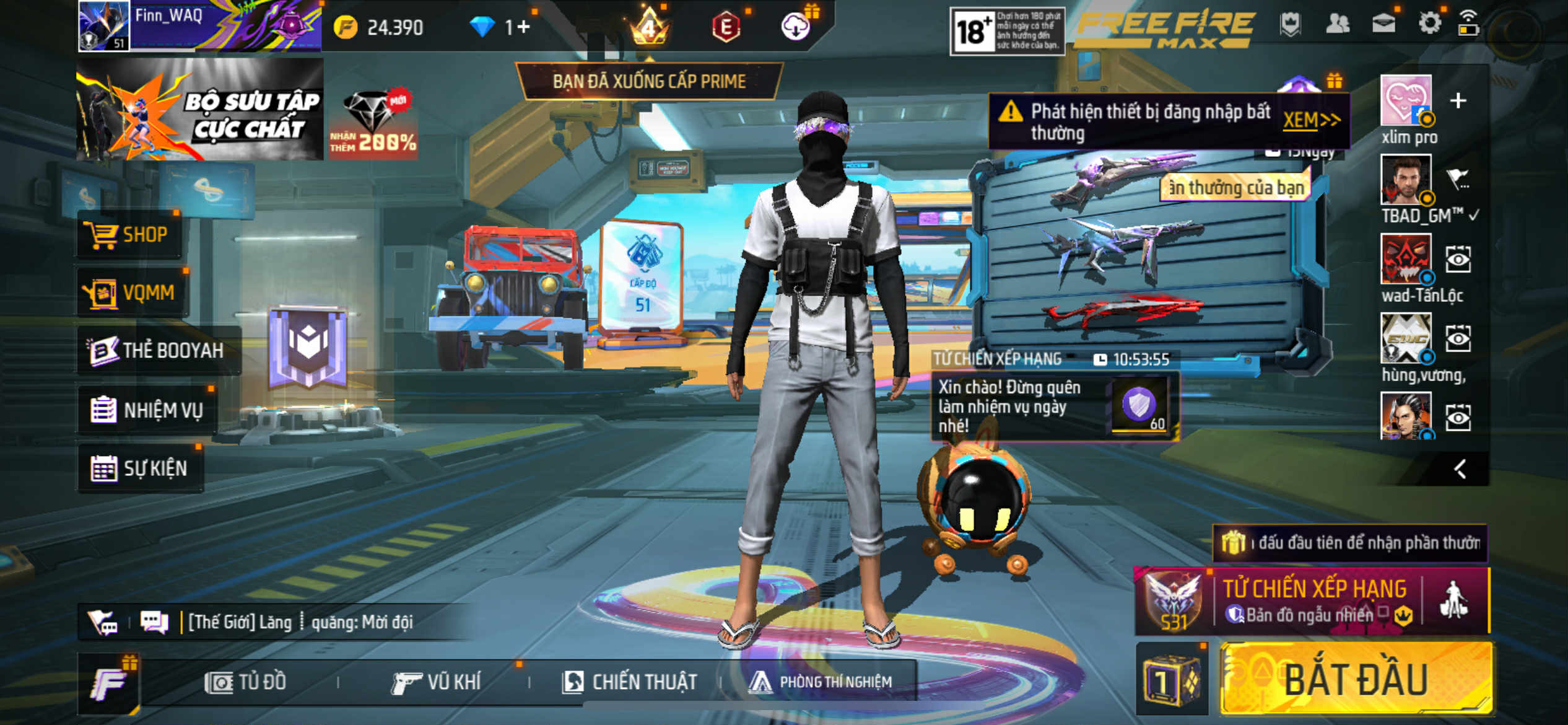Open the SỰ KIỆN events menu

point(140,468)
